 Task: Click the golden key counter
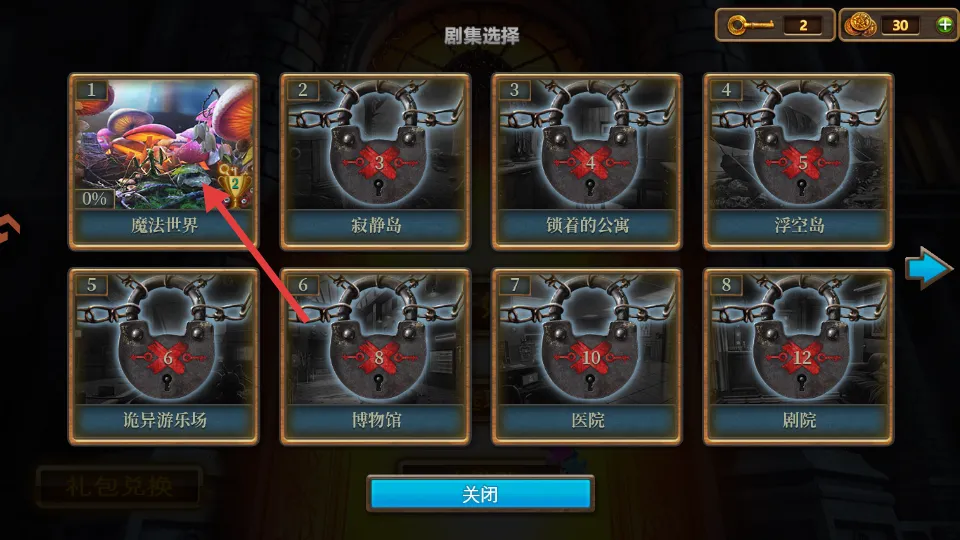tap(774, 25)
